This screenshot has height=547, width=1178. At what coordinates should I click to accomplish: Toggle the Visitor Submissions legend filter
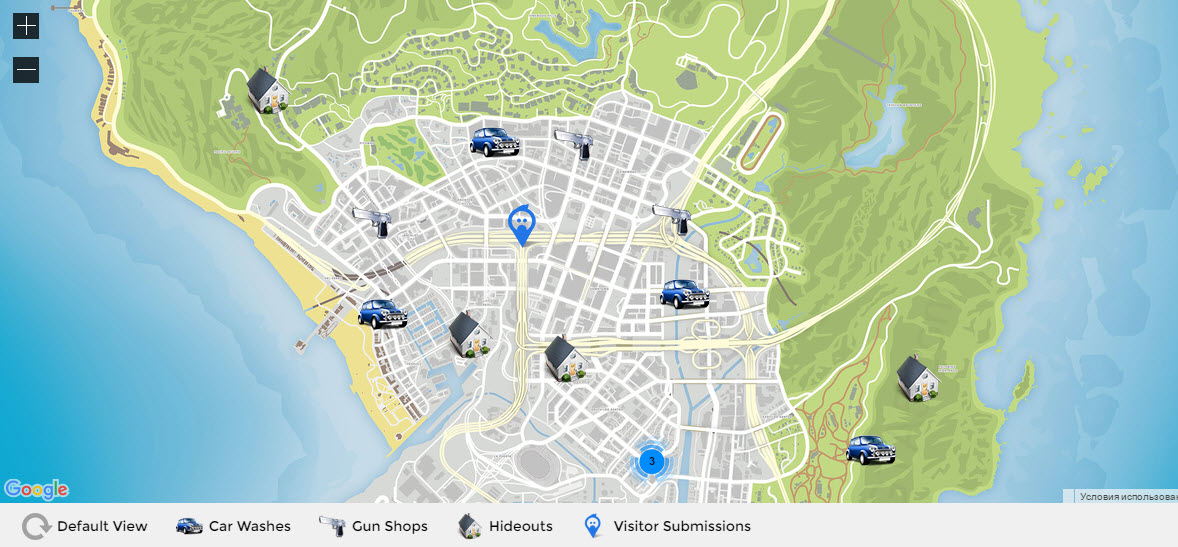point(667,526)
